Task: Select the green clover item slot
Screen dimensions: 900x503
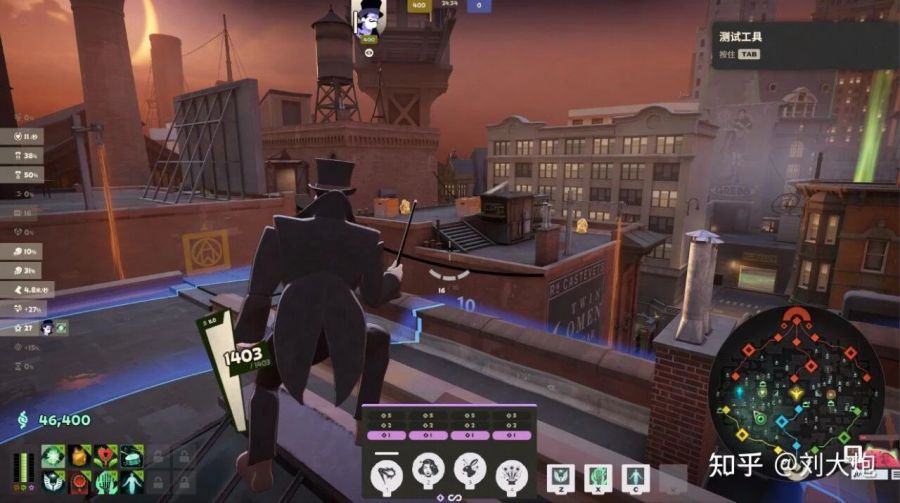Action: (53, 456)
